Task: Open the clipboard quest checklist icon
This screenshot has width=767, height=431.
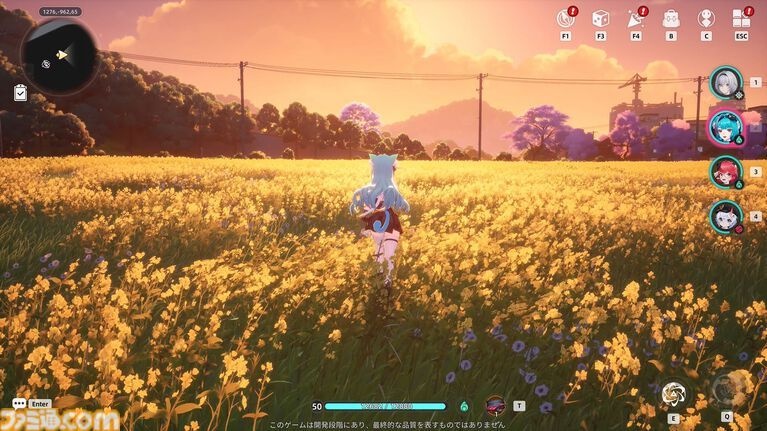Action: [21, 93]
